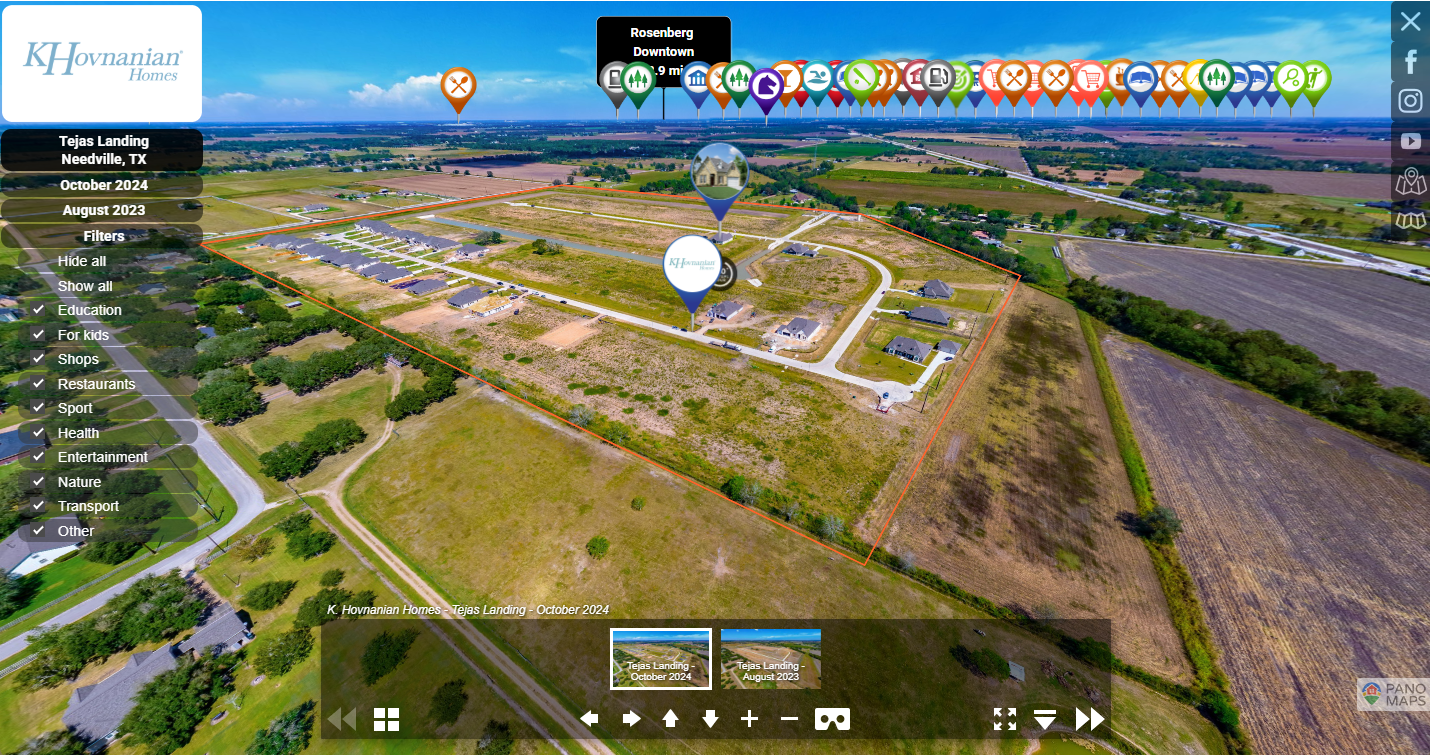Switch to the August 2023 view button
This screenshot has width=1430, height=755.
103,210
